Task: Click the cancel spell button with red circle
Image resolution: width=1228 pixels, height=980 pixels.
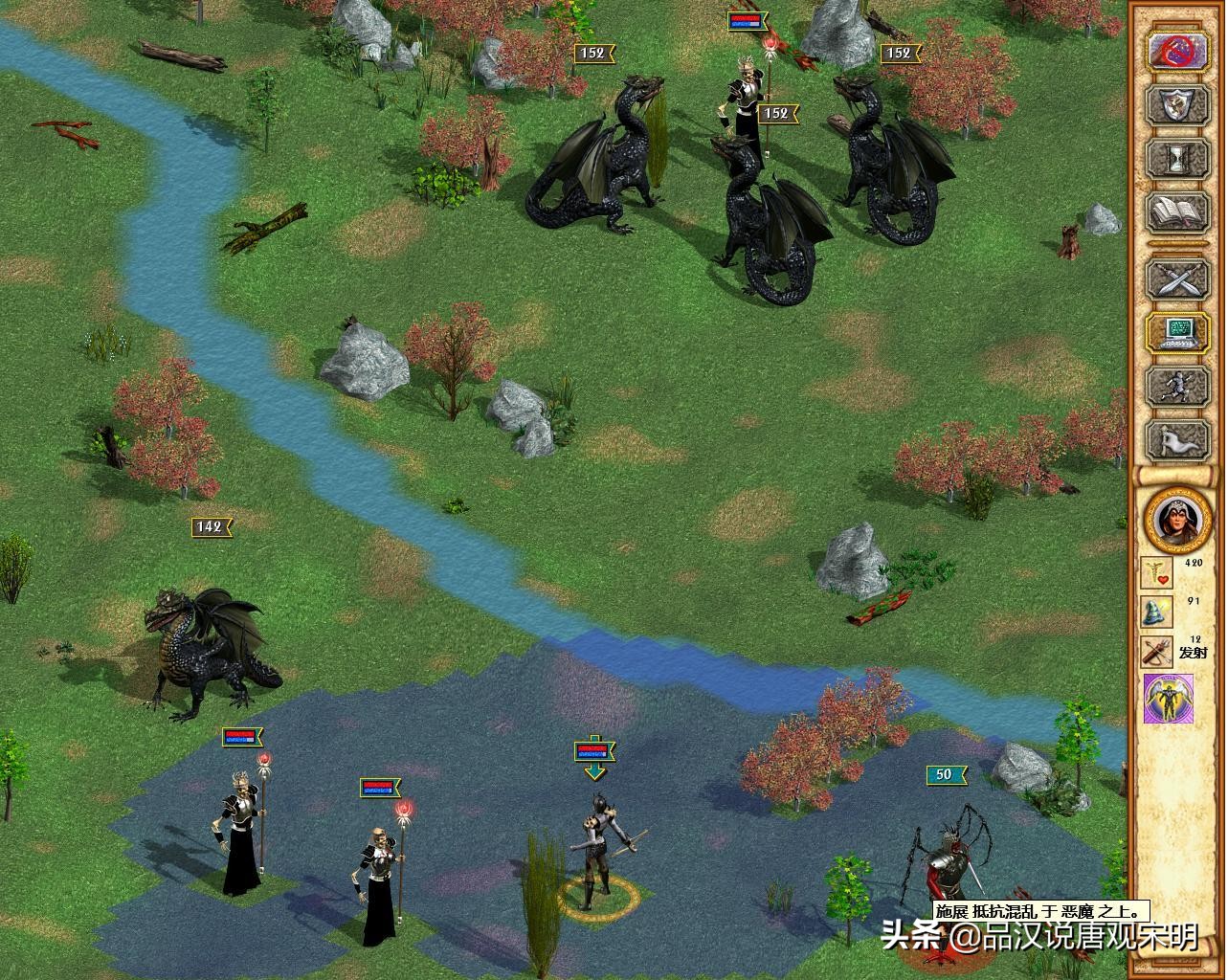Action: click(x=1176, y=52)
